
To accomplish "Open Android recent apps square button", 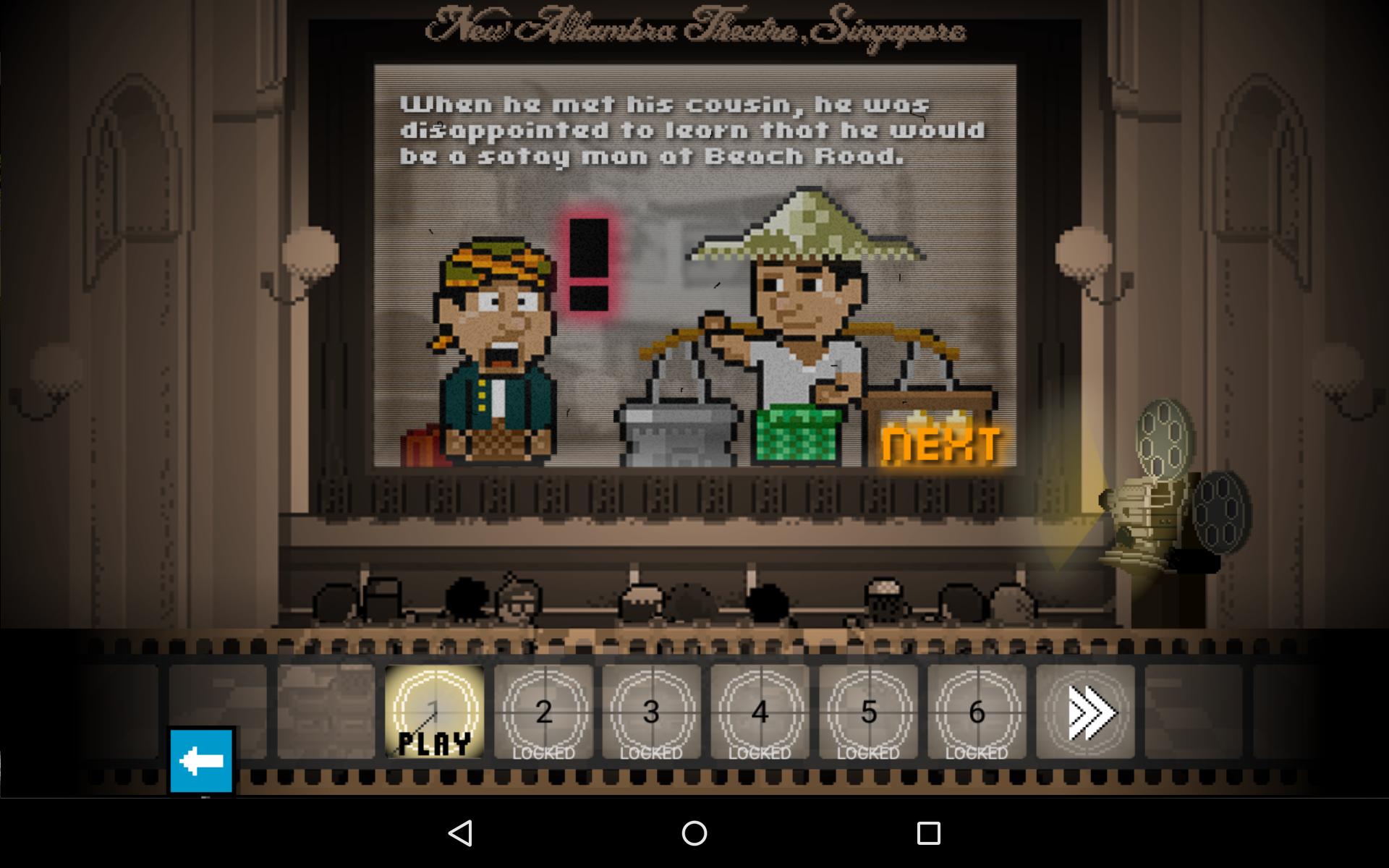I will pos(928,833).
